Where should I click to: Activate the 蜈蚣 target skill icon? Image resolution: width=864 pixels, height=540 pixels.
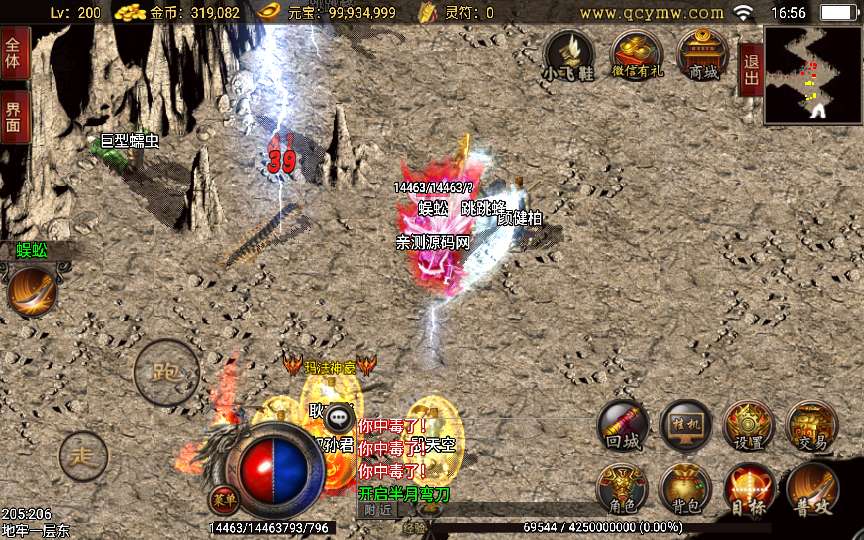coord(31,291)
